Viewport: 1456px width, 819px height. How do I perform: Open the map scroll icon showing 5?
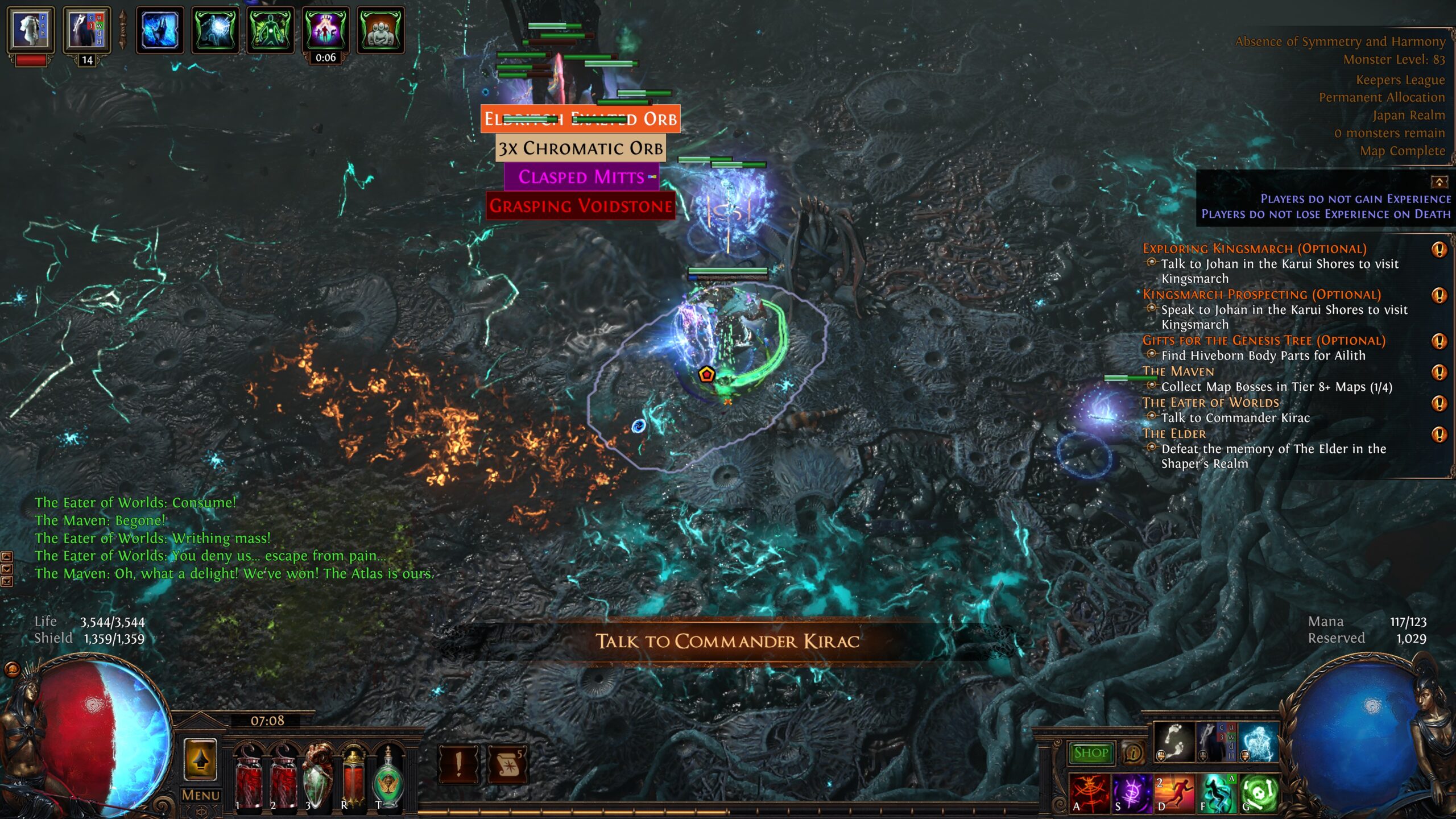[507, 764]
